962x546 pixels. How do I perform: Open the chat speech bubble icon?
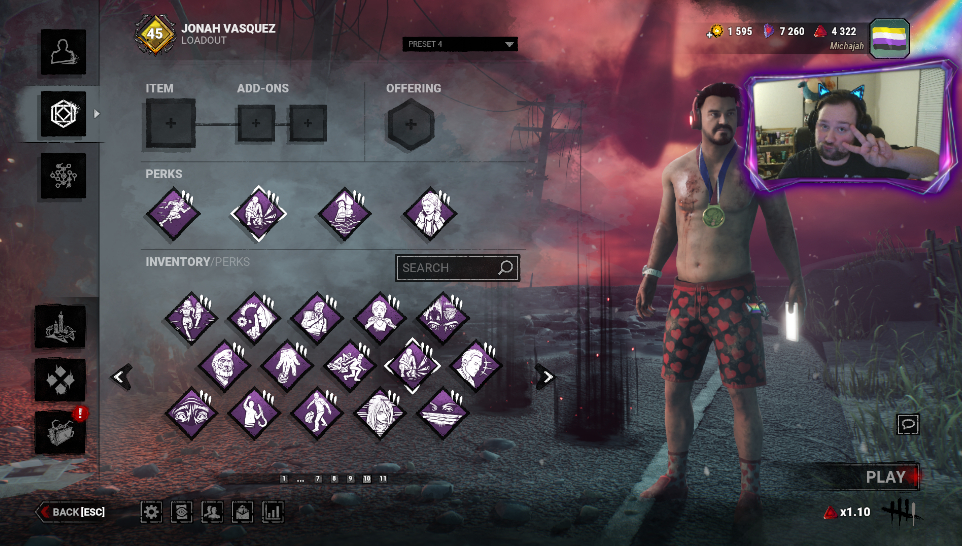[x=908, y=424]
